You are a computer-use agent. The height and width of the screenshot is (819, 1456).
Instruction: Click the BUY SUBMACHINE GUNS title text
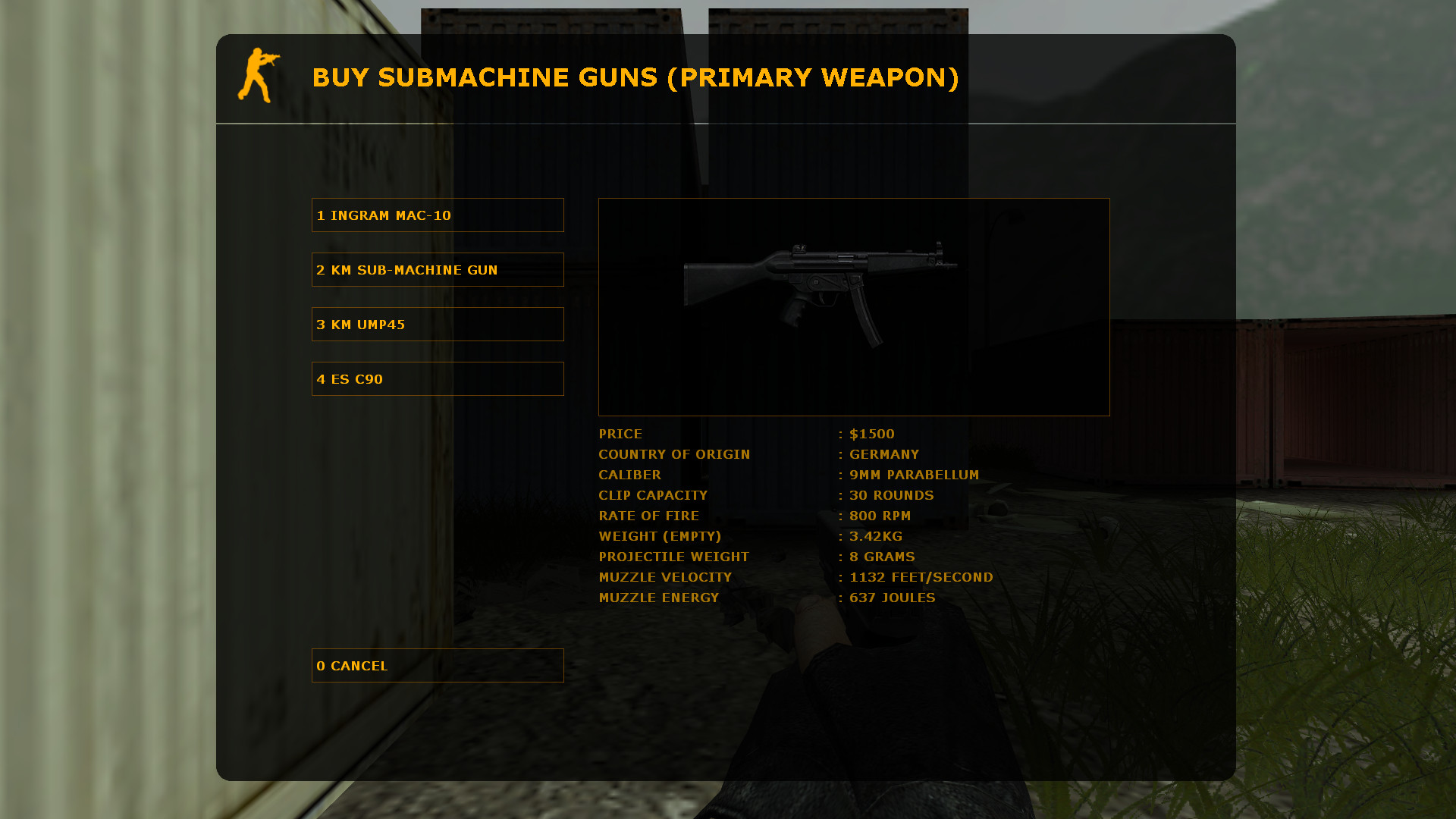point(637,77)
